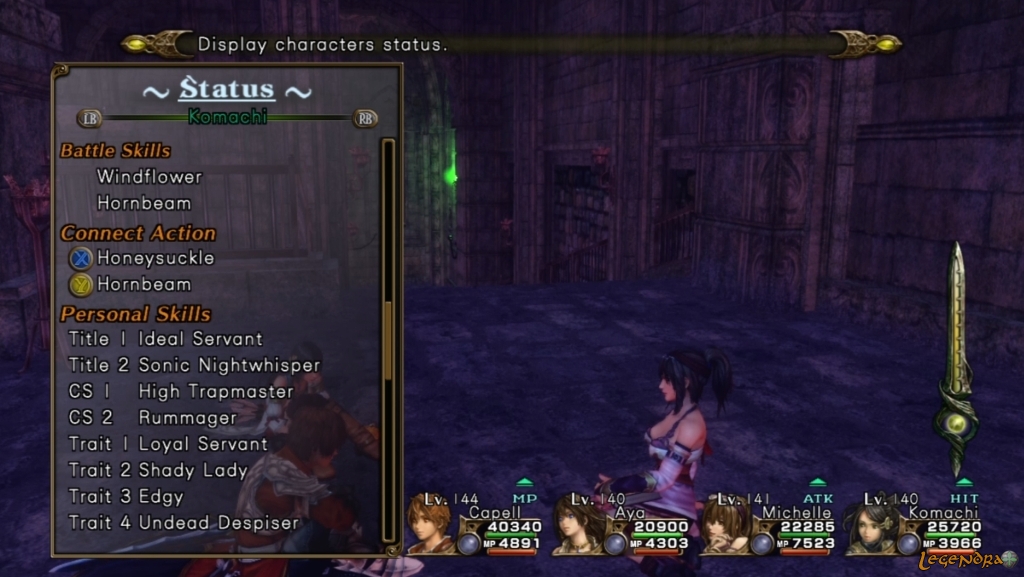
Task: Select Title 1 Ideal Servant row
Action: pos(165,339)
